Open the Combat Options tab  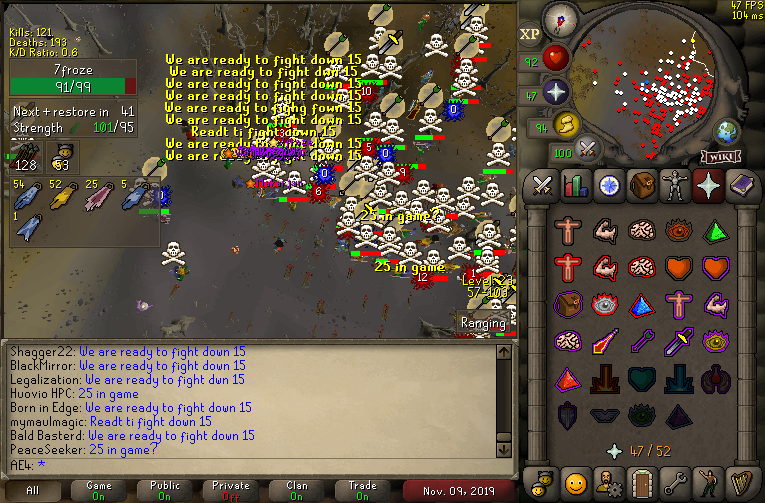[542, 186]
